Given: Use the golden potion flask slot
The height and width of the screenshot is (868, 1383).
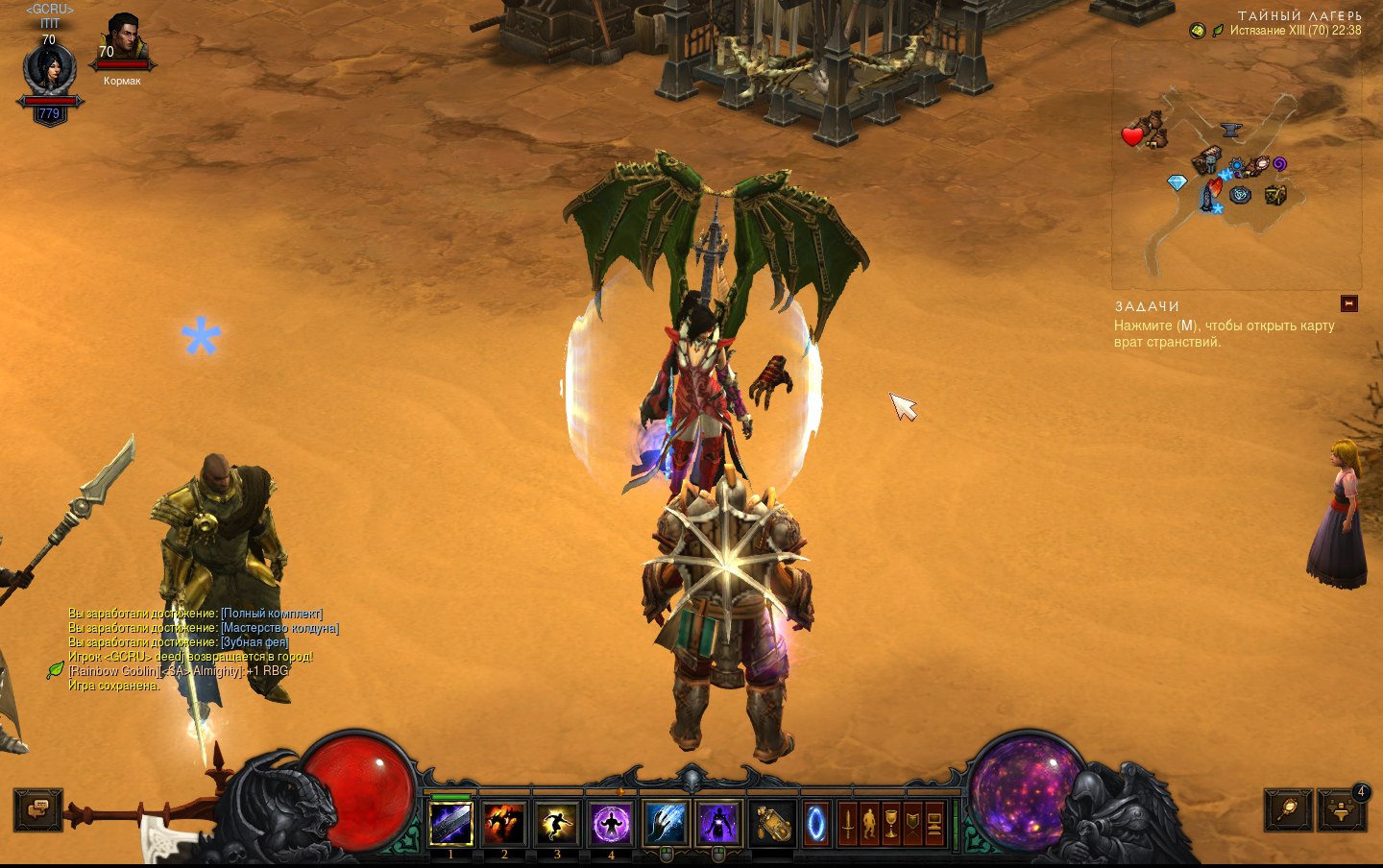Looking at the screenshot, I should click(772, 823).
